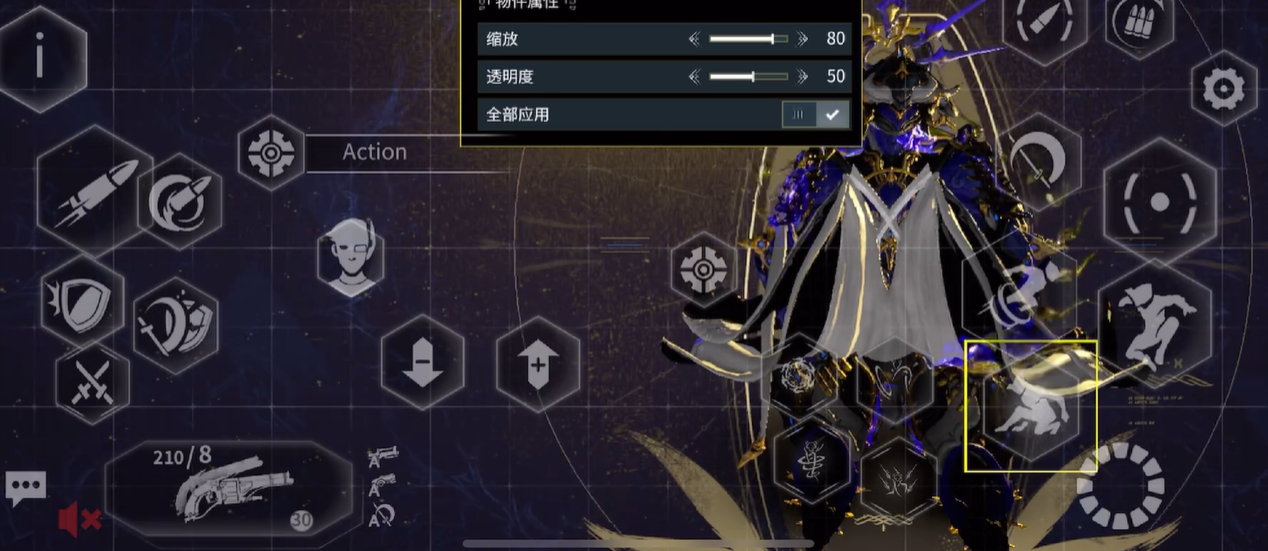Screen dimensions: 1268x551
Task: Toggle the 全部应用 switch
Action: [816, 115]
